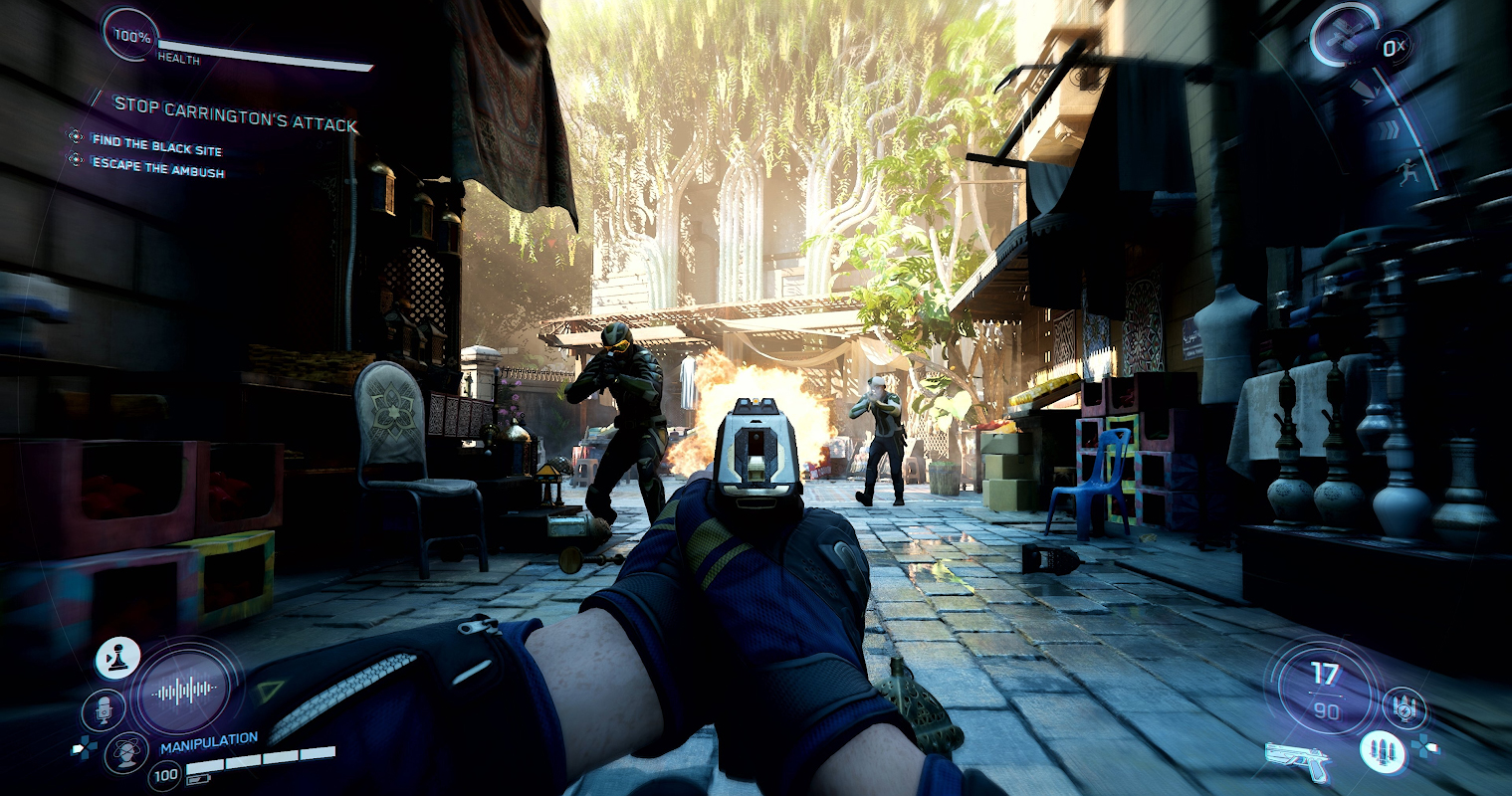Image resolution: width=1512 pixels, height=796 pixels.
Task: Select the chess pawn ability icon
Action: tap(117, 659)
